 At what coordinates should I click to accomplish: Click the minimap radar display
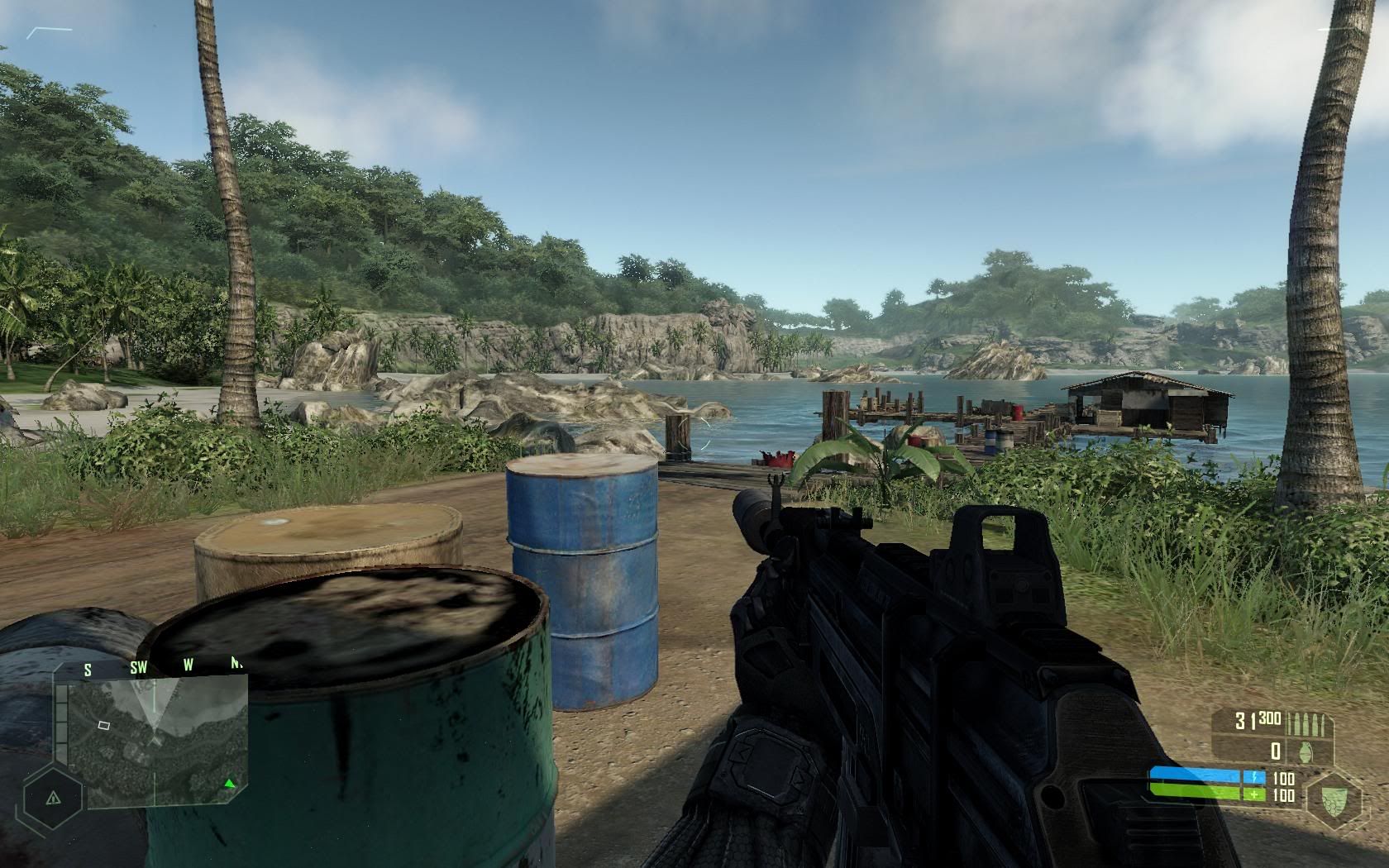pyautogui.click(x=157, y=742)
